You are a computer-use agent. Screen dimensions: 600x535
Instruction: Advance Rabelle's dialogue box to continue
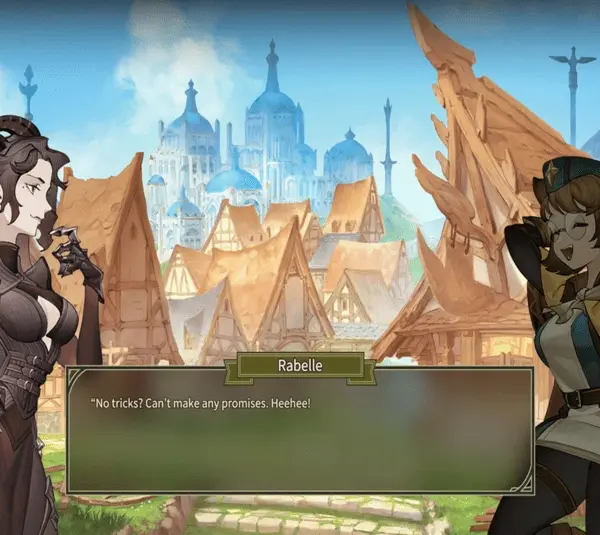point(299,430)
